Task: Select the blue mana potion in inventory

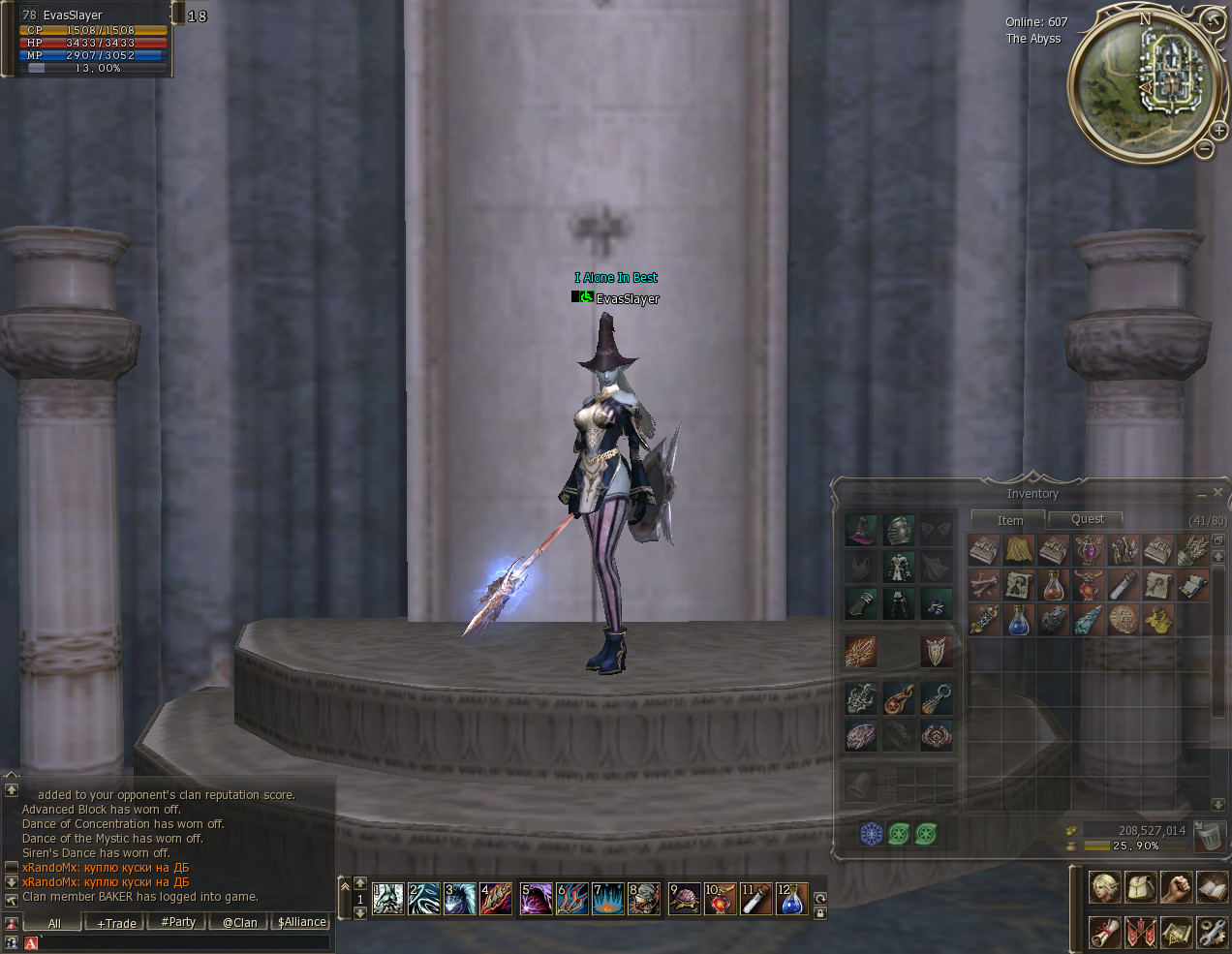Action: tap(1019, 620)
